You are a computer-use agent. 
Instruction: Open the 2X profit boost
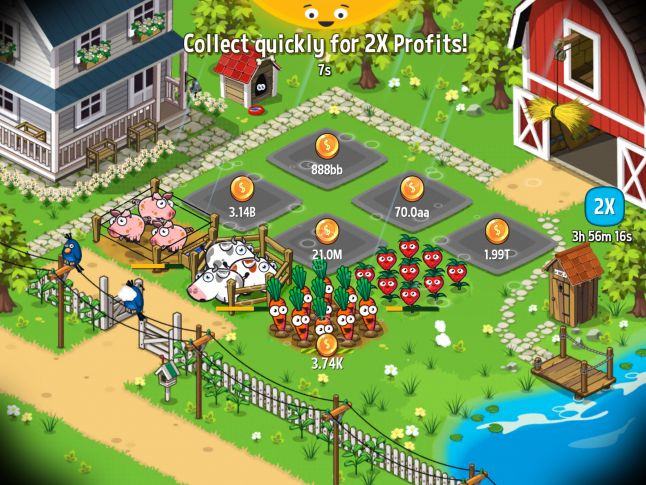tap(604, 207)
